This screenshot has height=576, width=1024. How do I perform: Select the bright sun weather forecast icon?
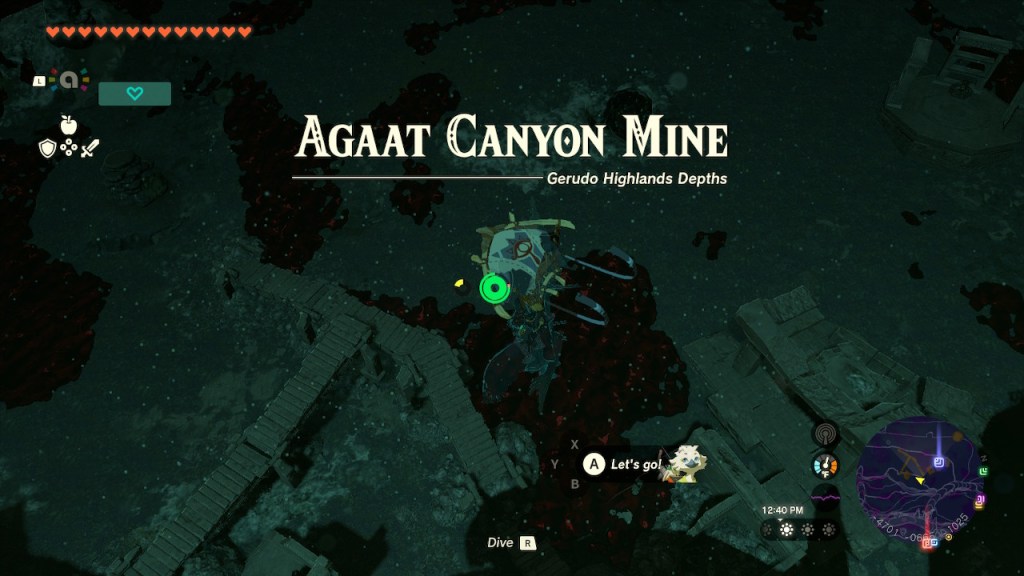(786, 529)
